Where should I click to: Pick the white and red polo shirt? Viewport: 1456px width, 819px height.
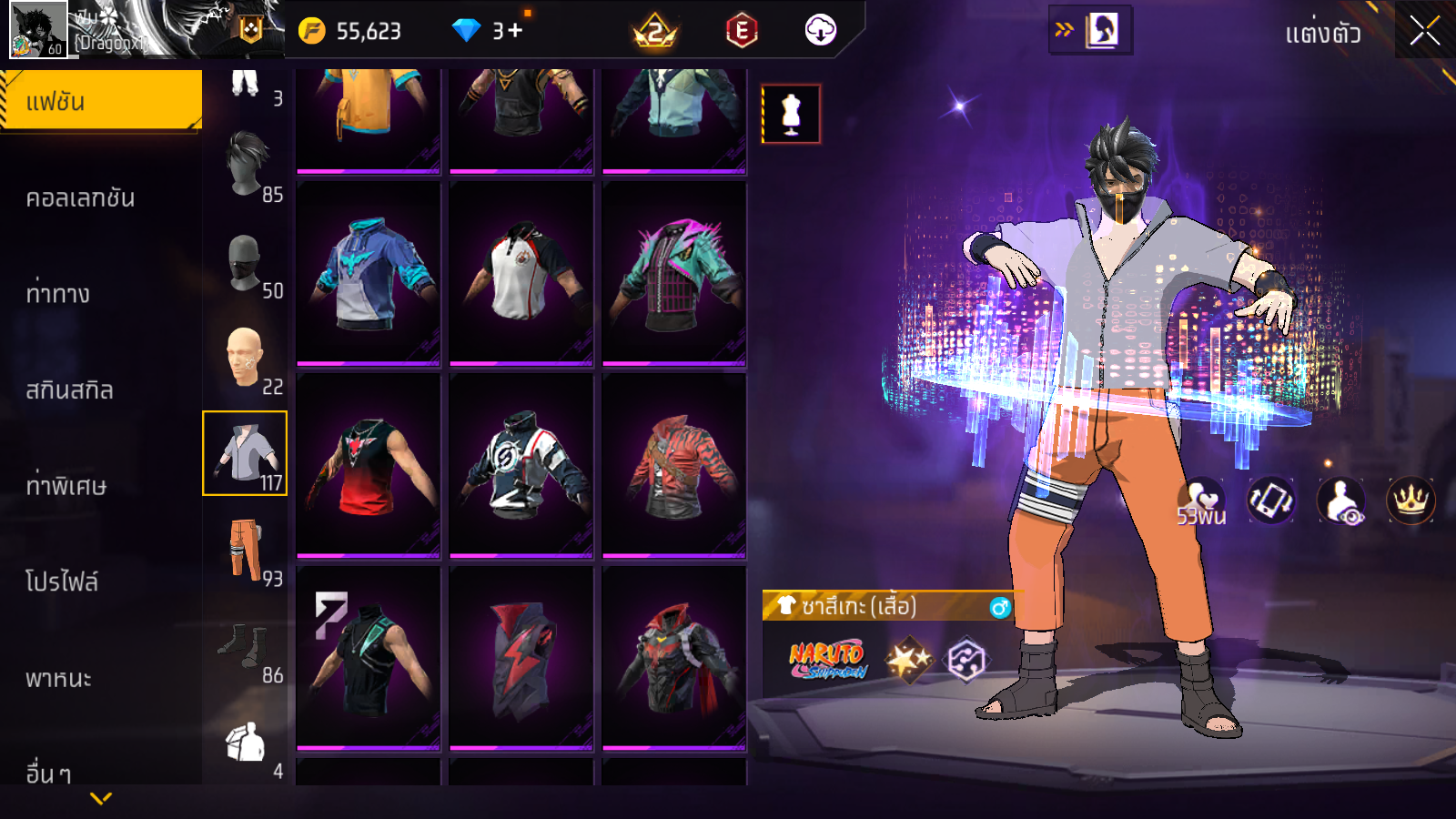pos(521,273)
